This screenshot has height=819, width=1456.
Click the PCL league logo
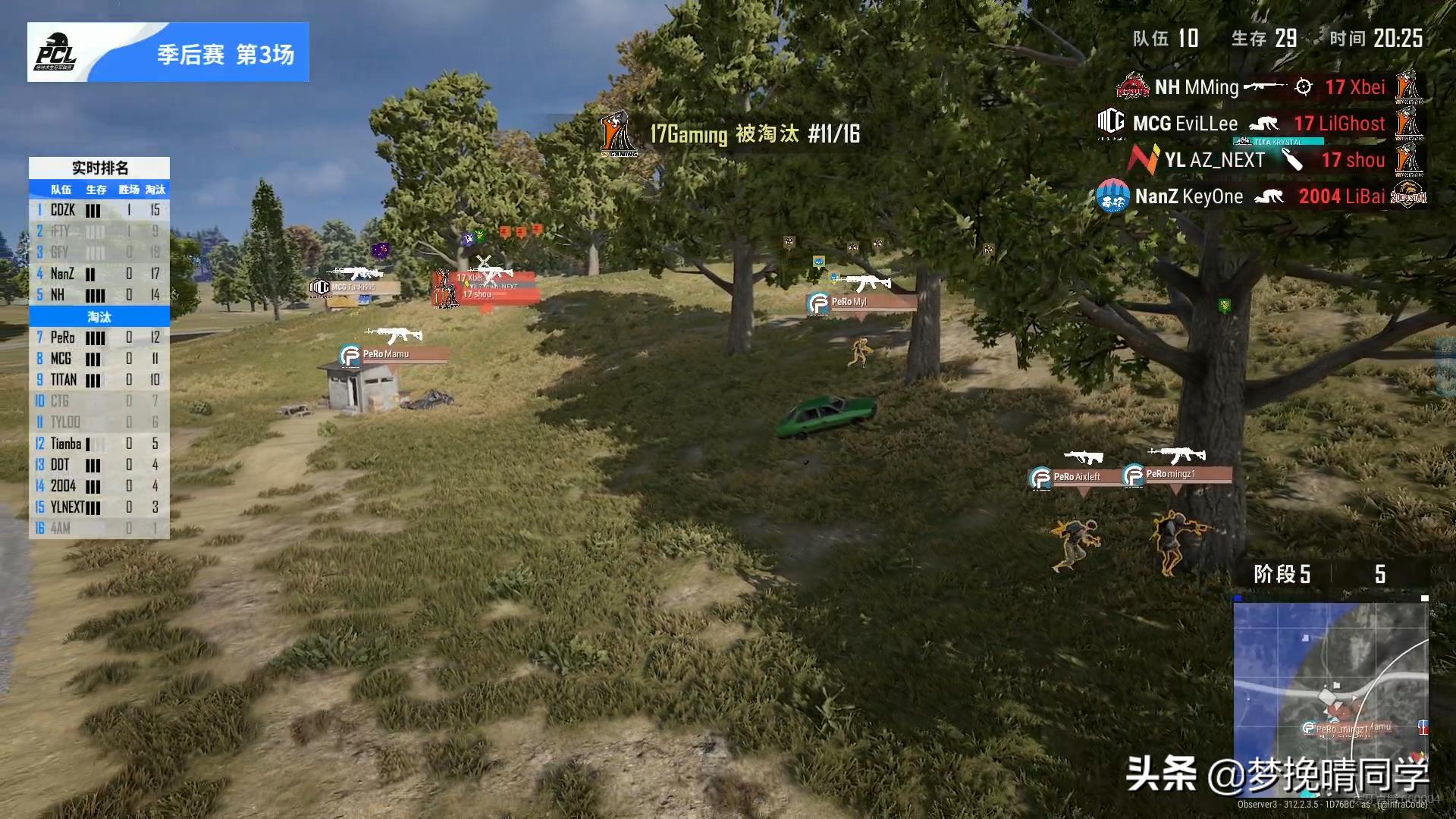57,52
